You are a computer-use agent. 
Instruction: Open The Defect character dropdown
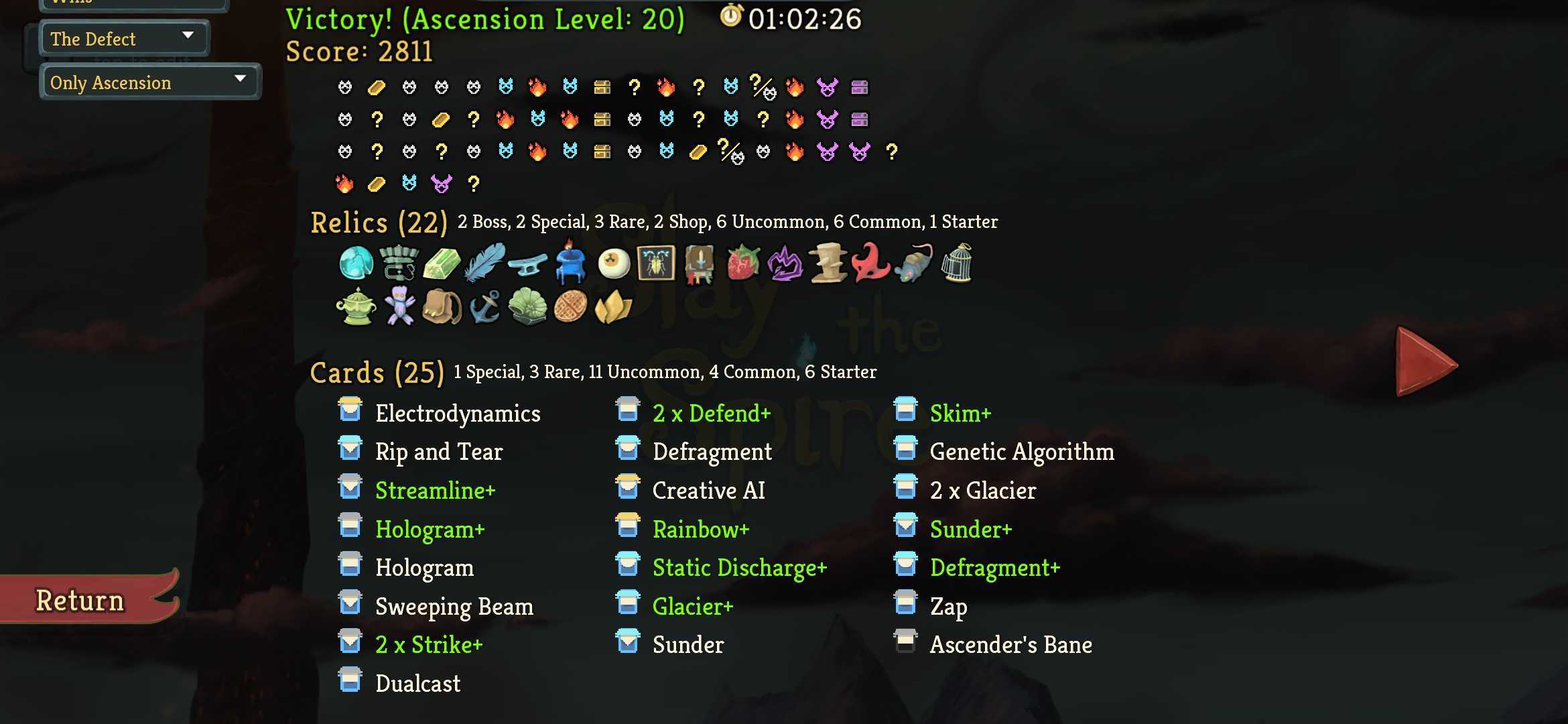coord(123,38)
